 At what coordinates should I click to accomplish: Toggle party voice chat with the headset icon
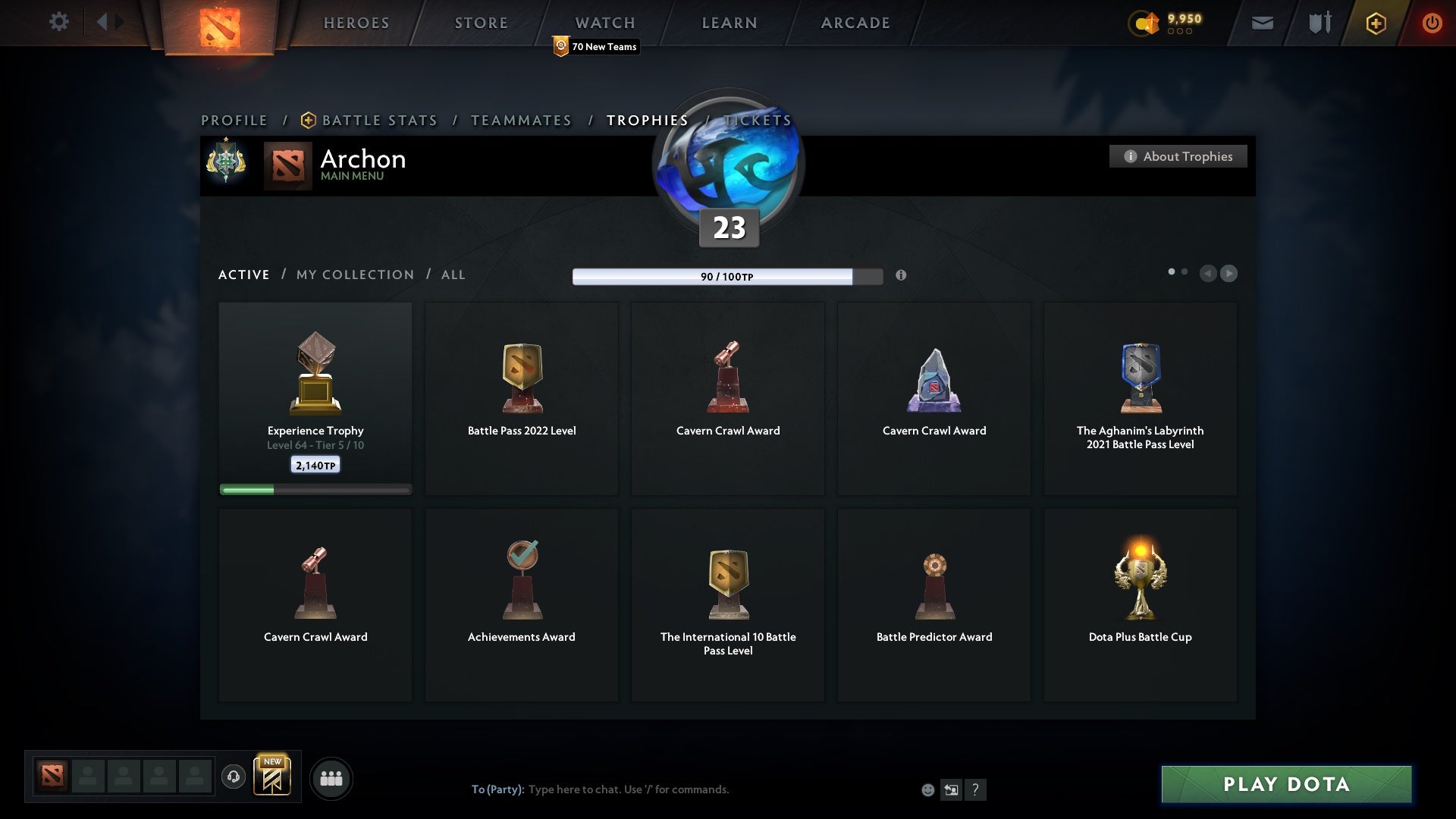pos(234,777)
